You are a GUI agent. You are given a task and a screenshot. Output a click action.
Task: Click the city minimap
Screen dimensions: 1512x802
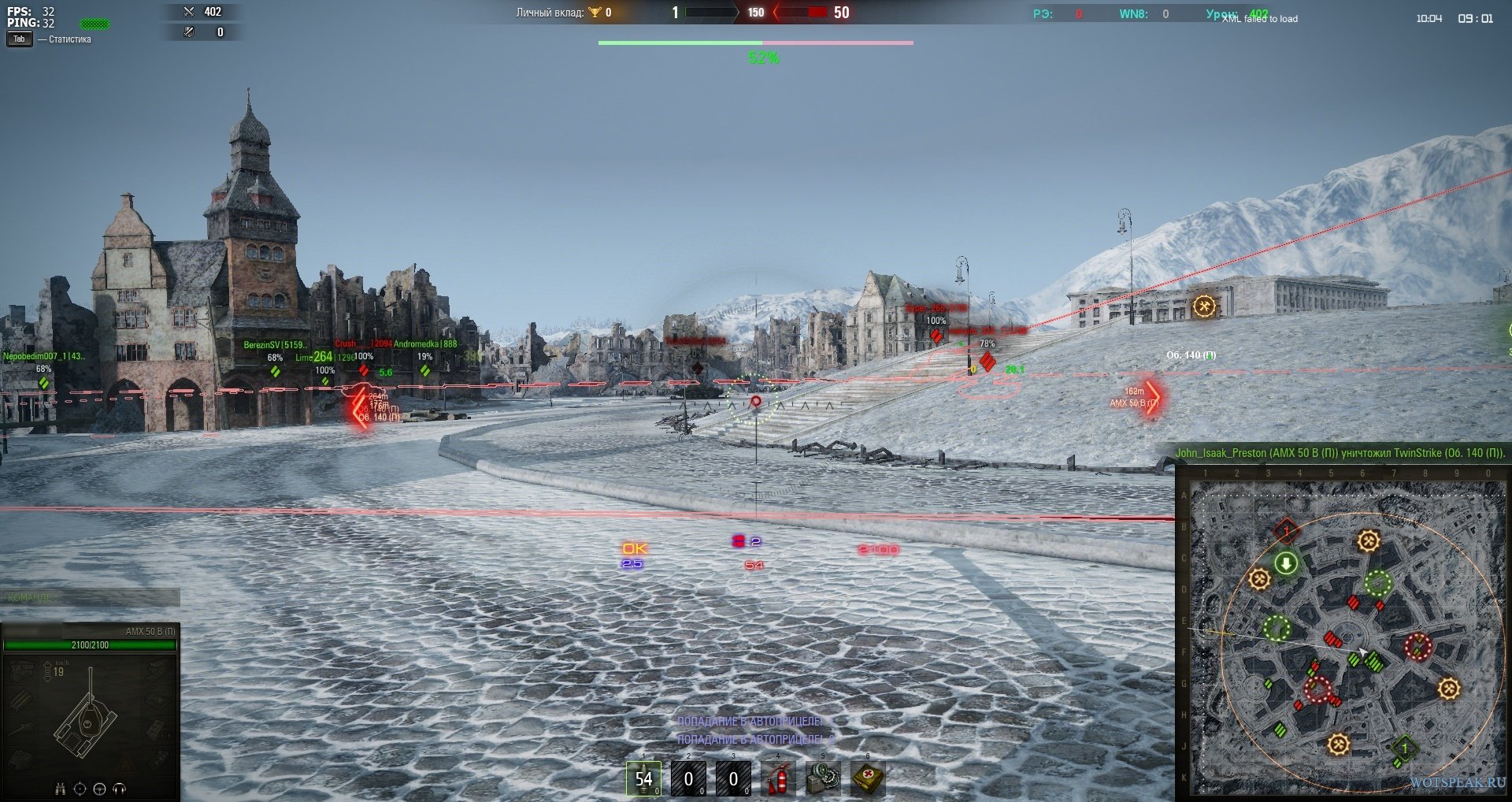tap(1347, 637)
